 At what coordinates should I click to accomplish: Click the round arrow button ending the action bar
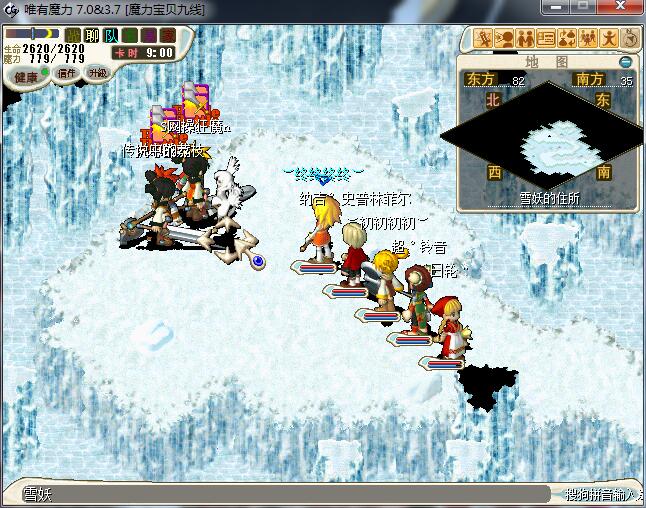point(628,39)
